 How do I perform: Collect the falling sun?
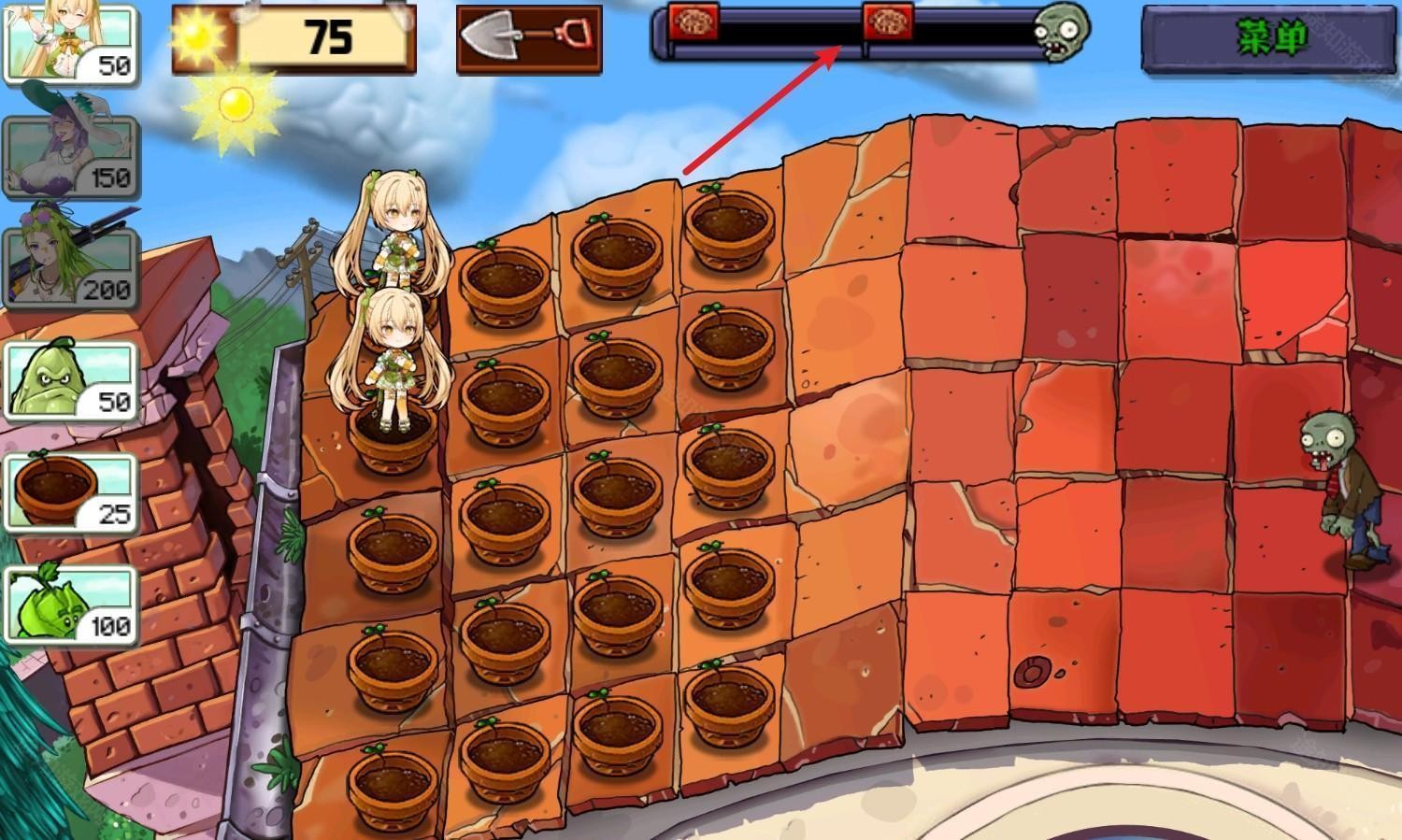point(236,103)
